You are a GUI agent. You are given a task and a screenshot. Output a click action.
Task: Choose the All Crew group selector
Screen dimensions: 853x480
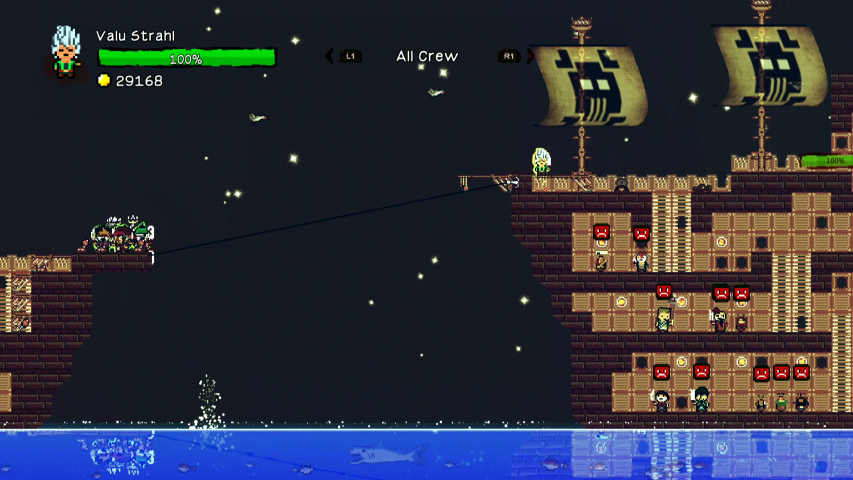coord(427,56)
